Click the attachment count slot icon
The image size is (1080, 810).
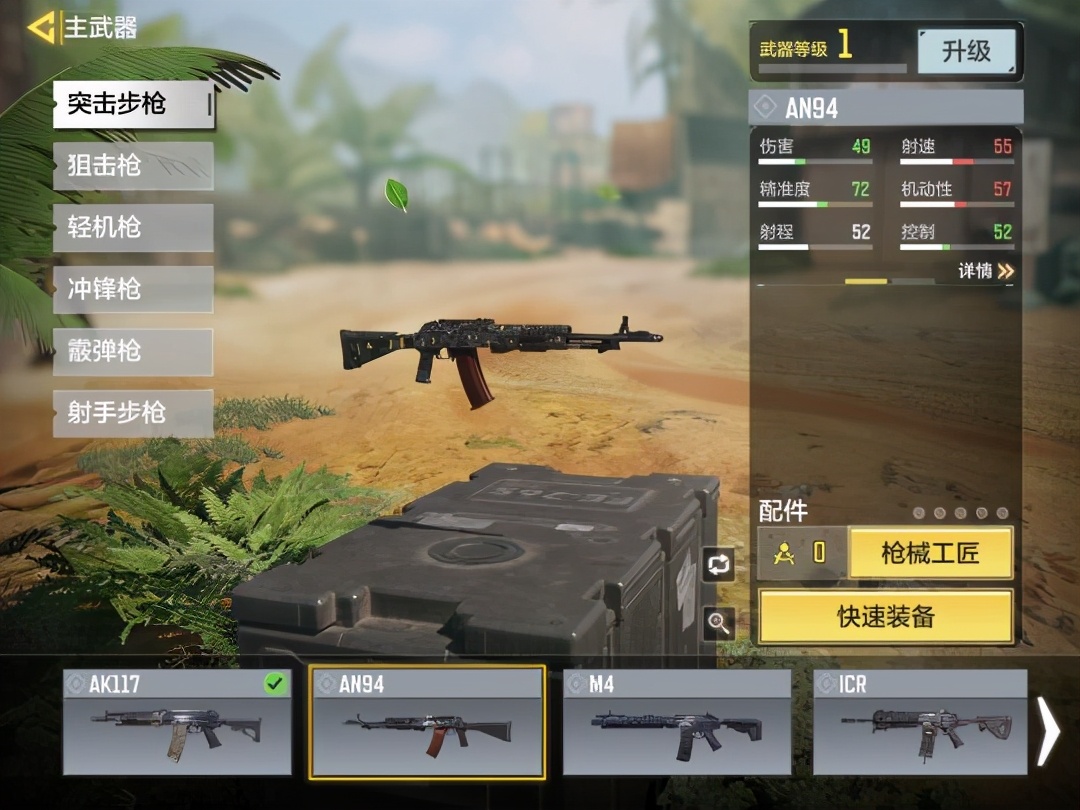point(802,553)
